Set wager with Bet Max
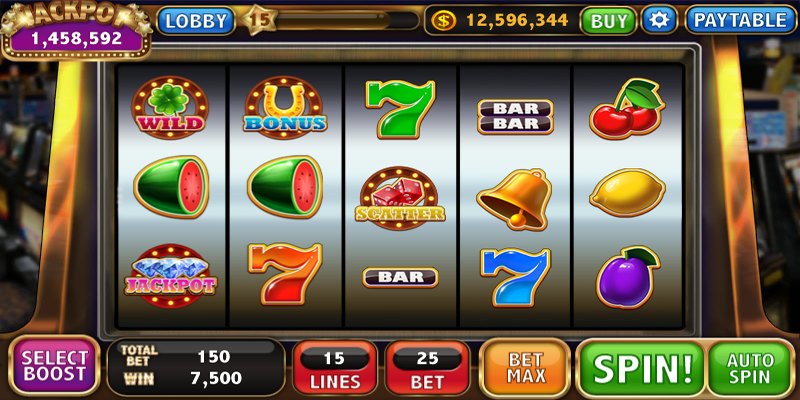800x400 pixels. [526, 368]
